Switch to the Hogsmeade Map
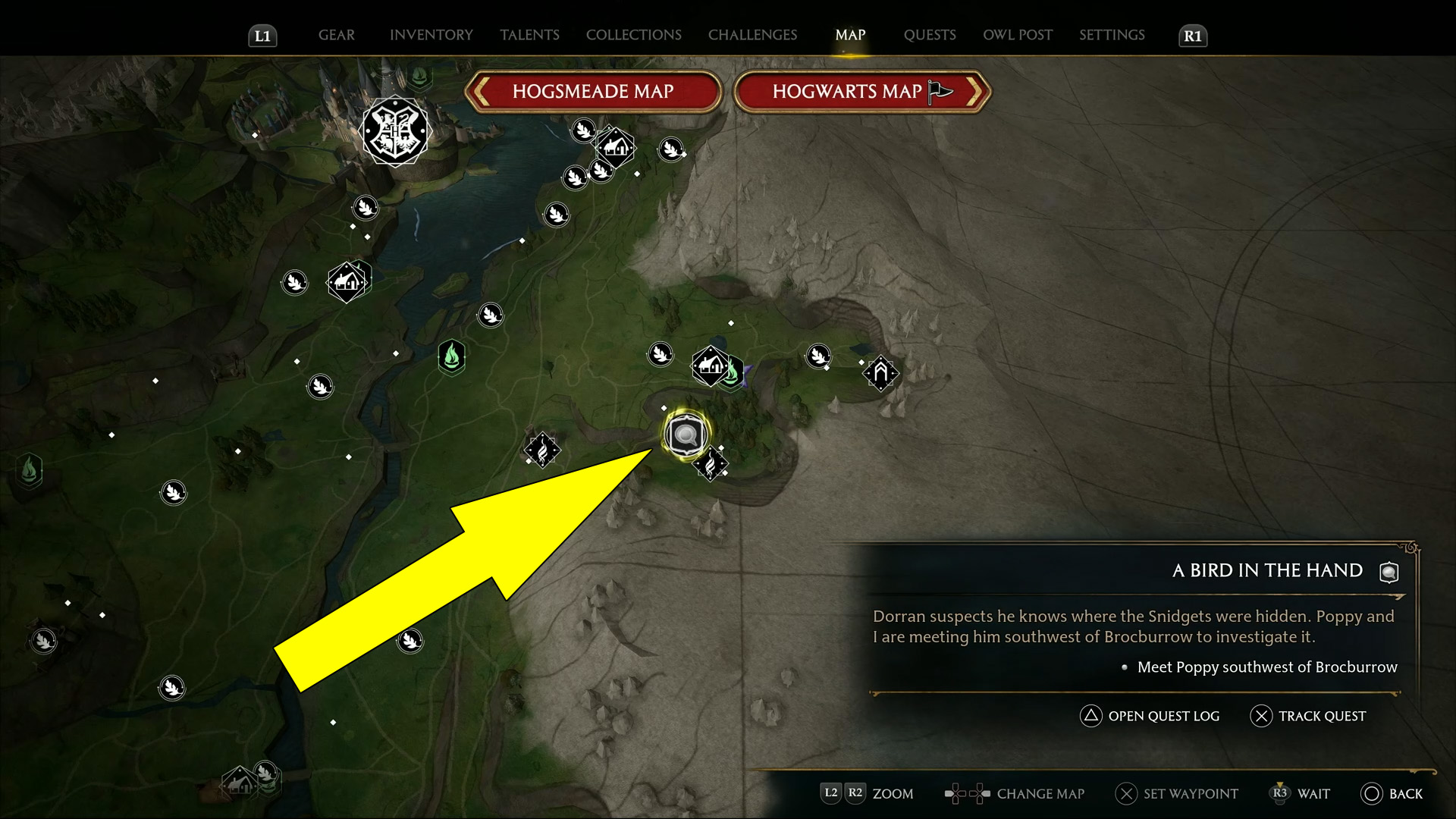The width and height of the screenshot is (1456, 819). click(x=593, y=92)
